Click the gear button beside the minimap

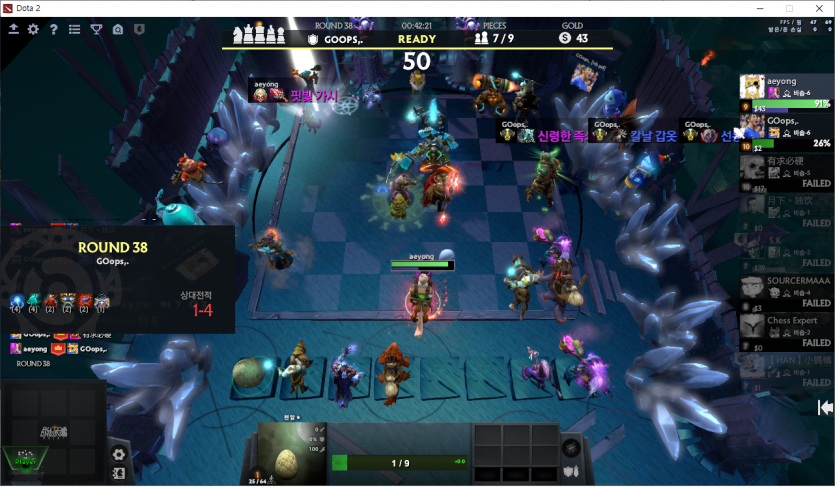coord(119,454)
